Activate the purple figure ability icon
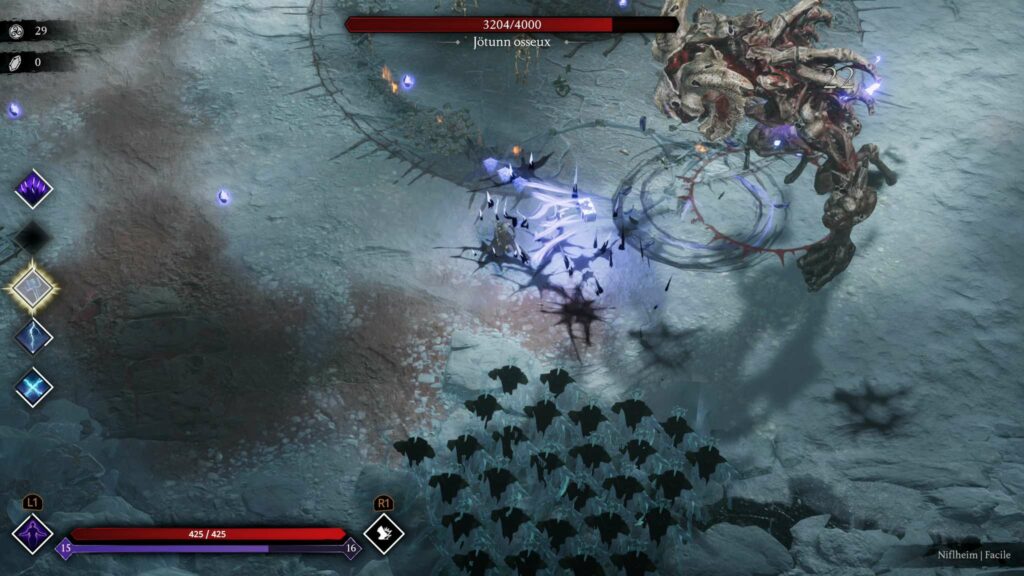 click(31, 534)
